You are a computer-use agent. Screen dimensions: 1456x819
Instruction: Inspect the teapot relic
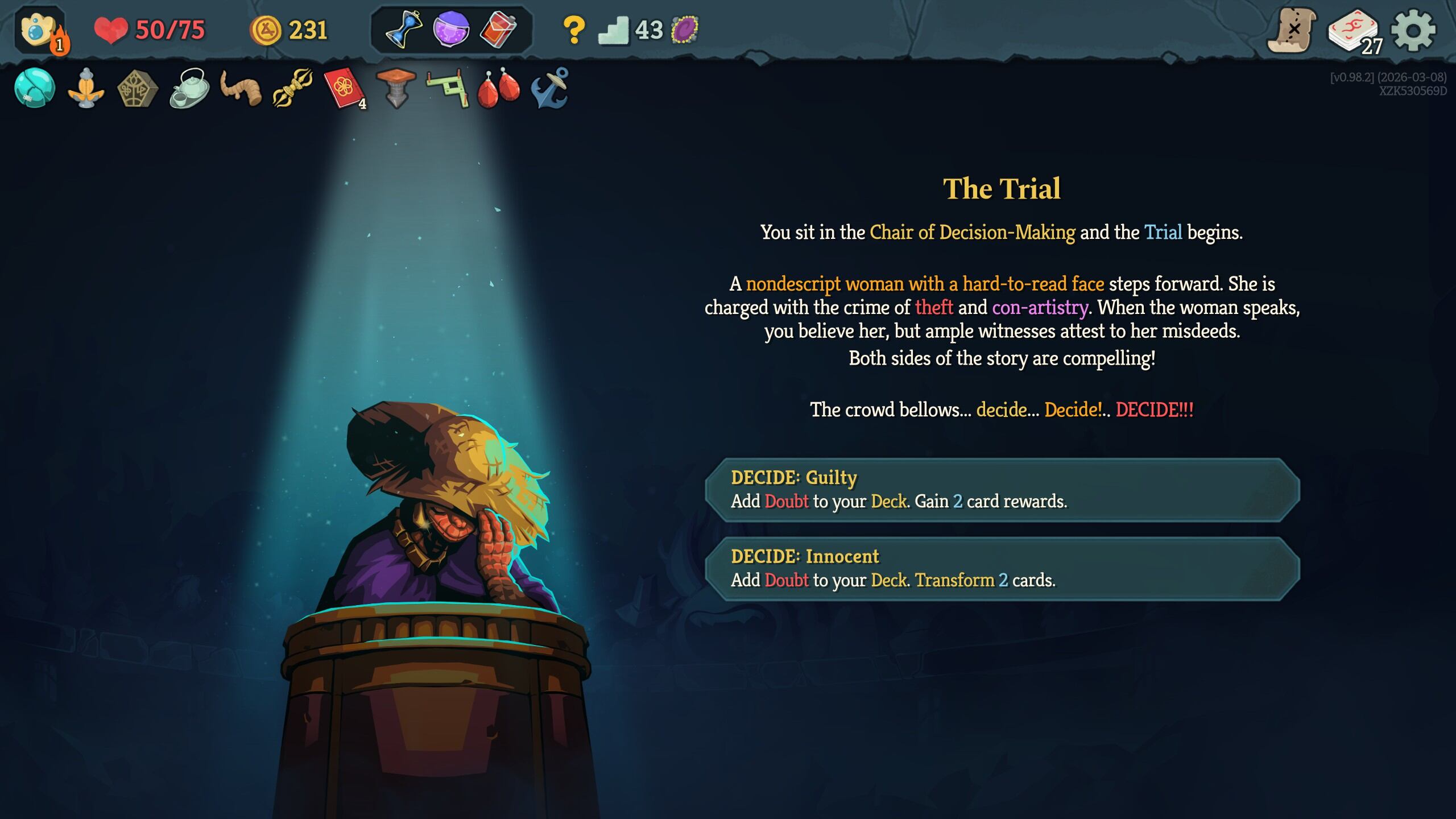coord(189,88)
